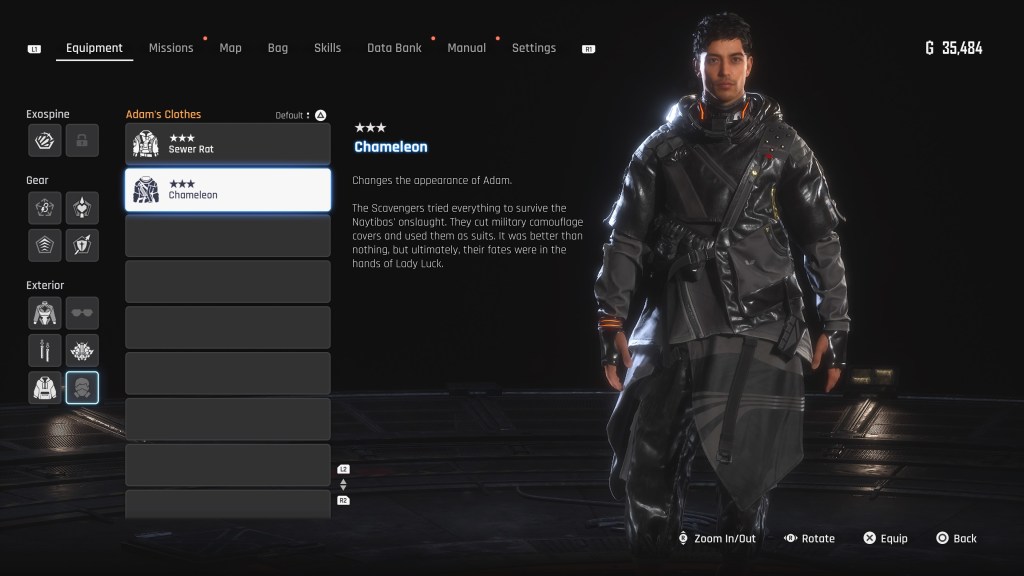Screen dimensions: 1024x576
Task: Open the Map tab
Action: pyautogui.click(x=230, y=48)
